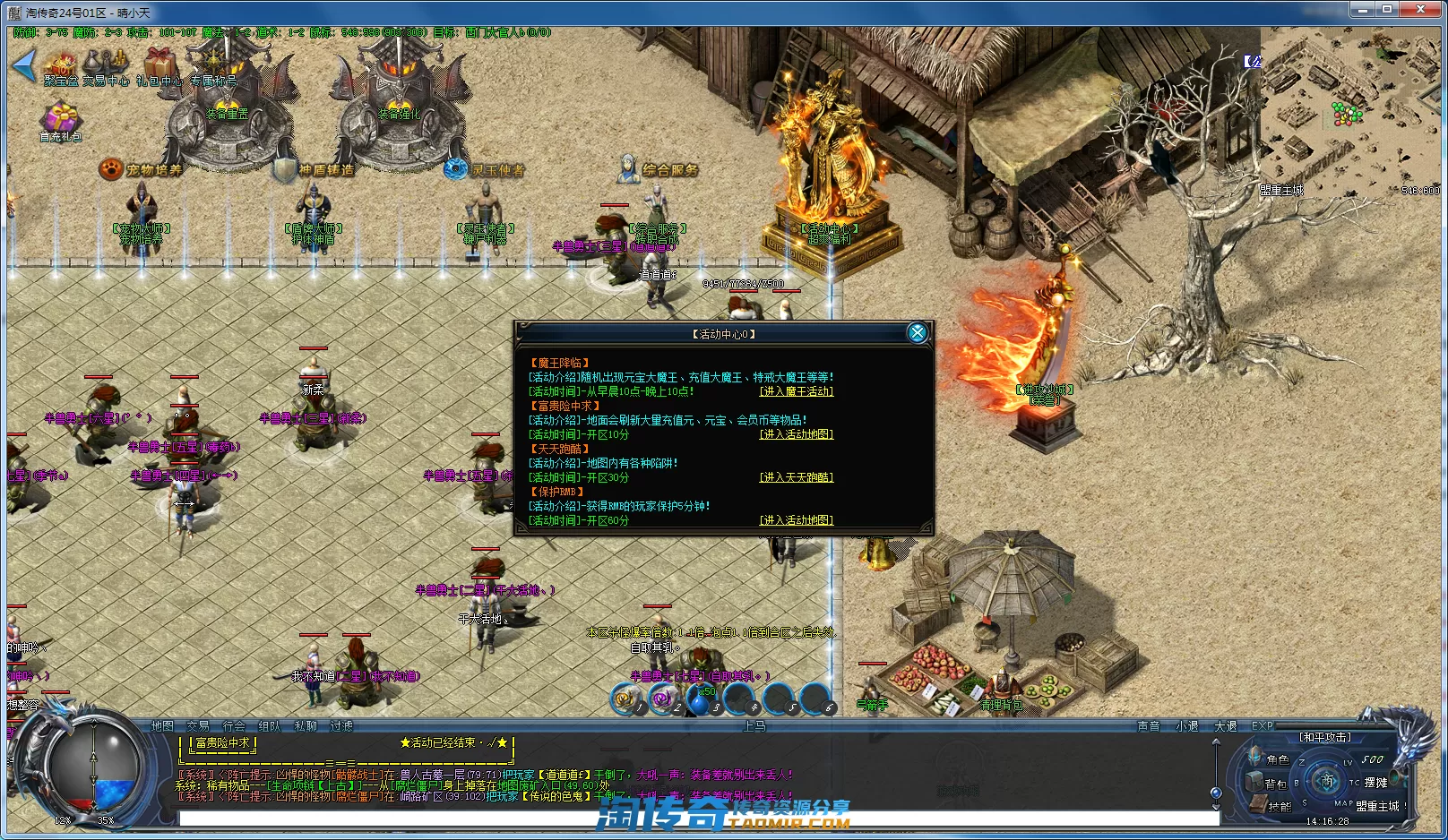Open the 专属称号 title icon
Screen dimensions: 1448x840
[x=214, y=66]
